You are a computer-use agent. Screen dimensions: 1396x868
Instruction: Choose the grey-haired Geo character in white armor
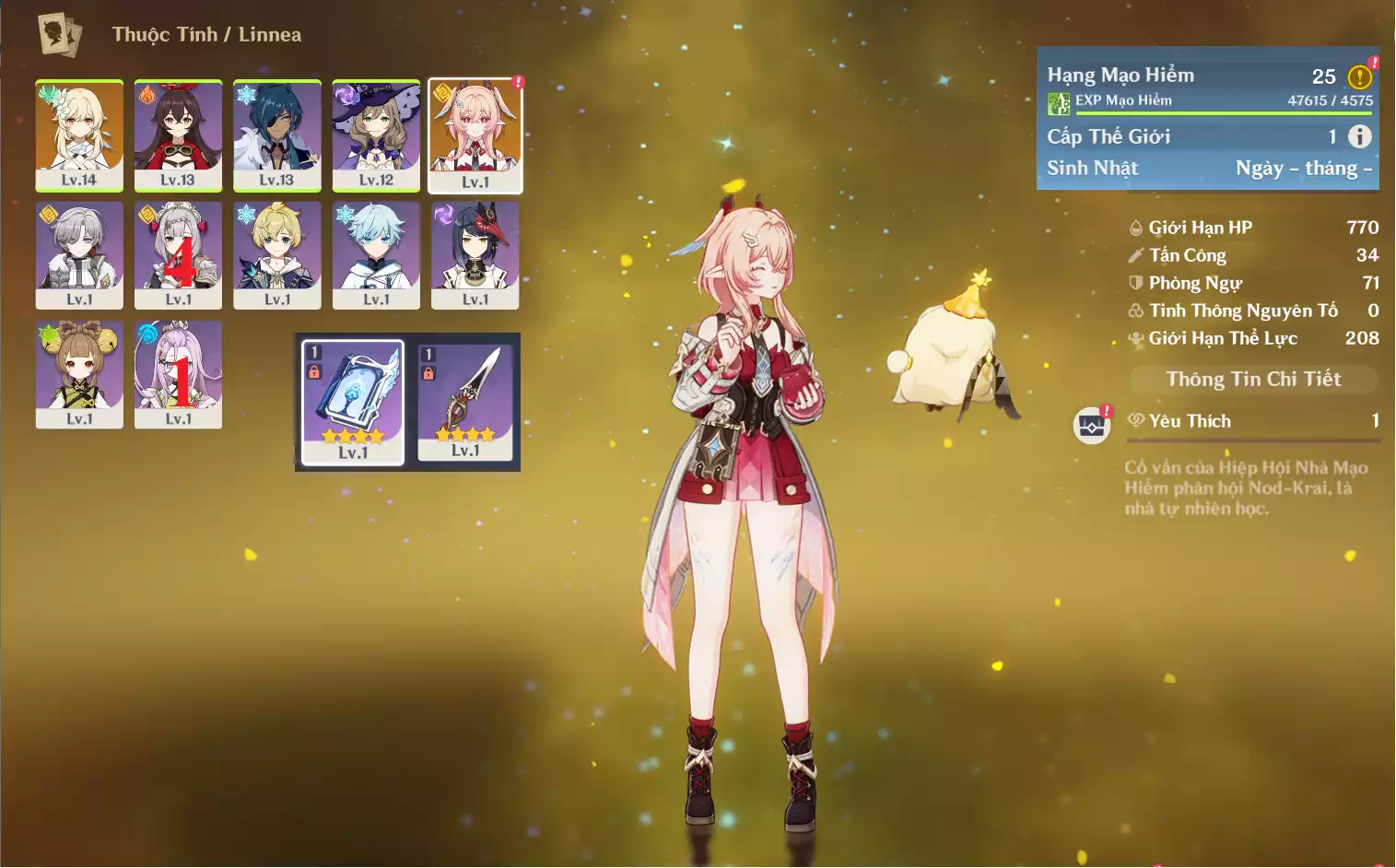pyautogui.click(x=79, y=254)
